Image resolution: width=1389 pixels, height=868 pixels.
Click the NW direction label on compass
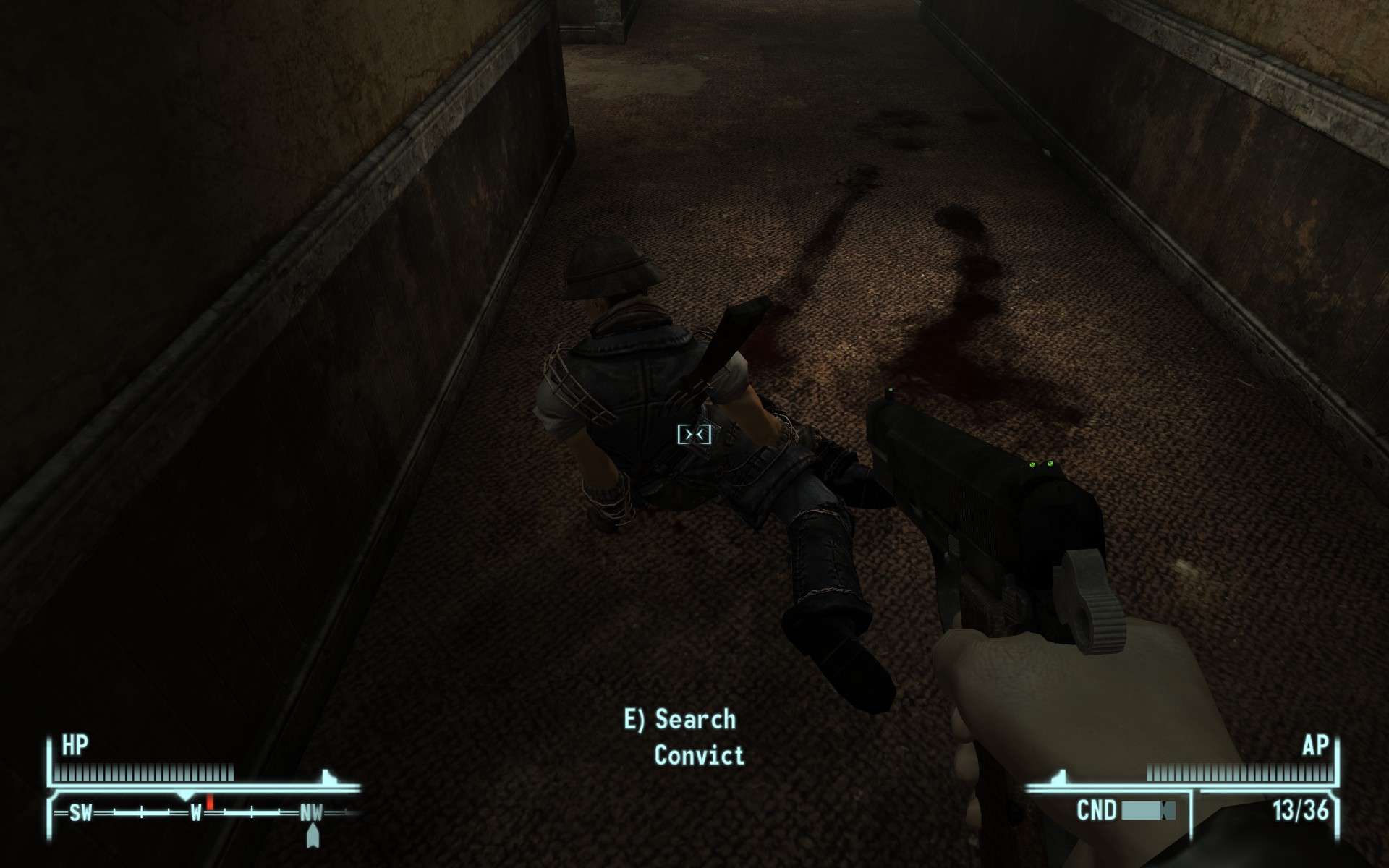pos(313,812)
